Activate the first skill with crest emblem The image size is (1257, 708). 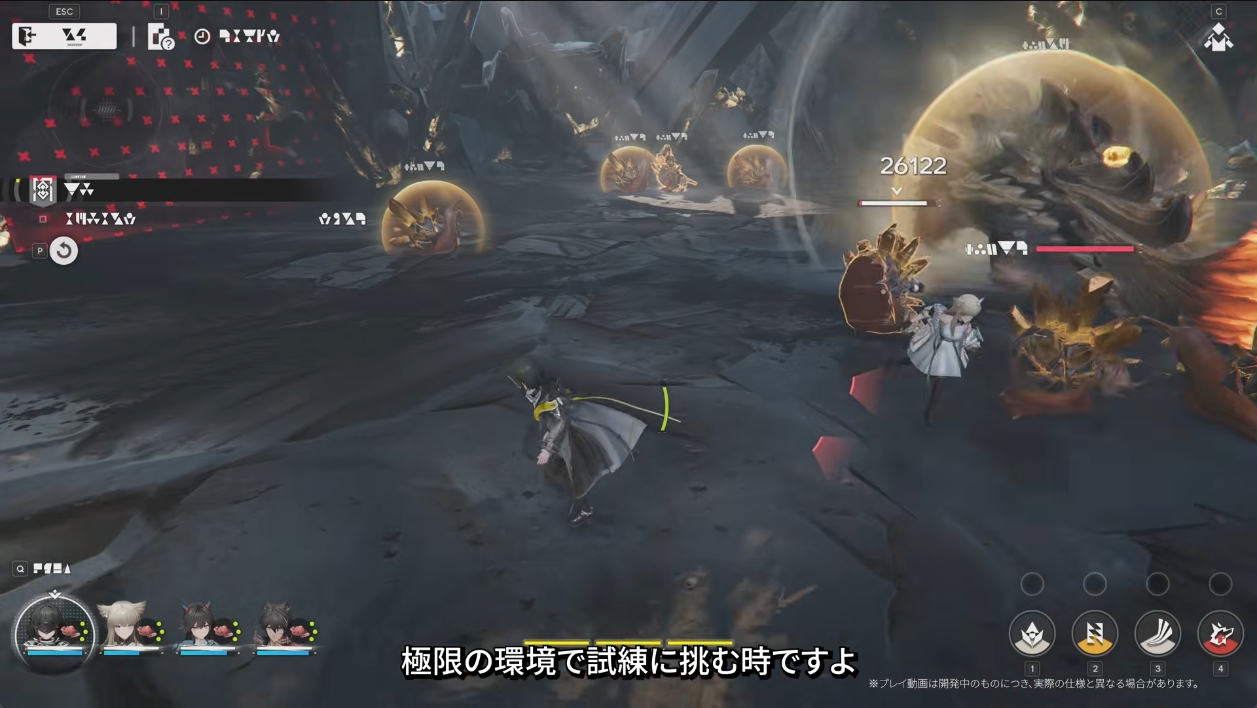1032,633
